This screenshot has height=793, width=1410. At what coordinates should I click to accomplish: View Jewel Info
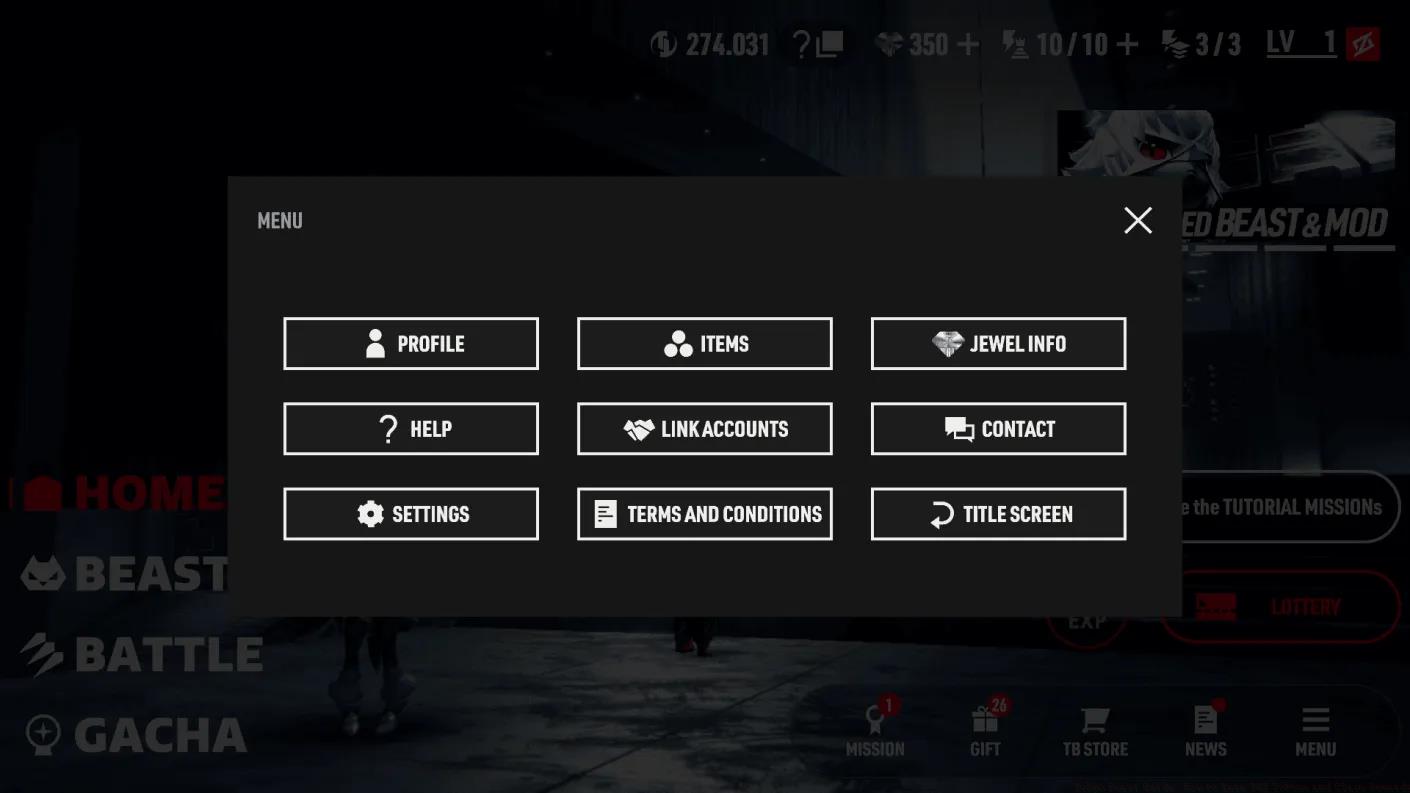pyautogui.click(x=998, y=344)
